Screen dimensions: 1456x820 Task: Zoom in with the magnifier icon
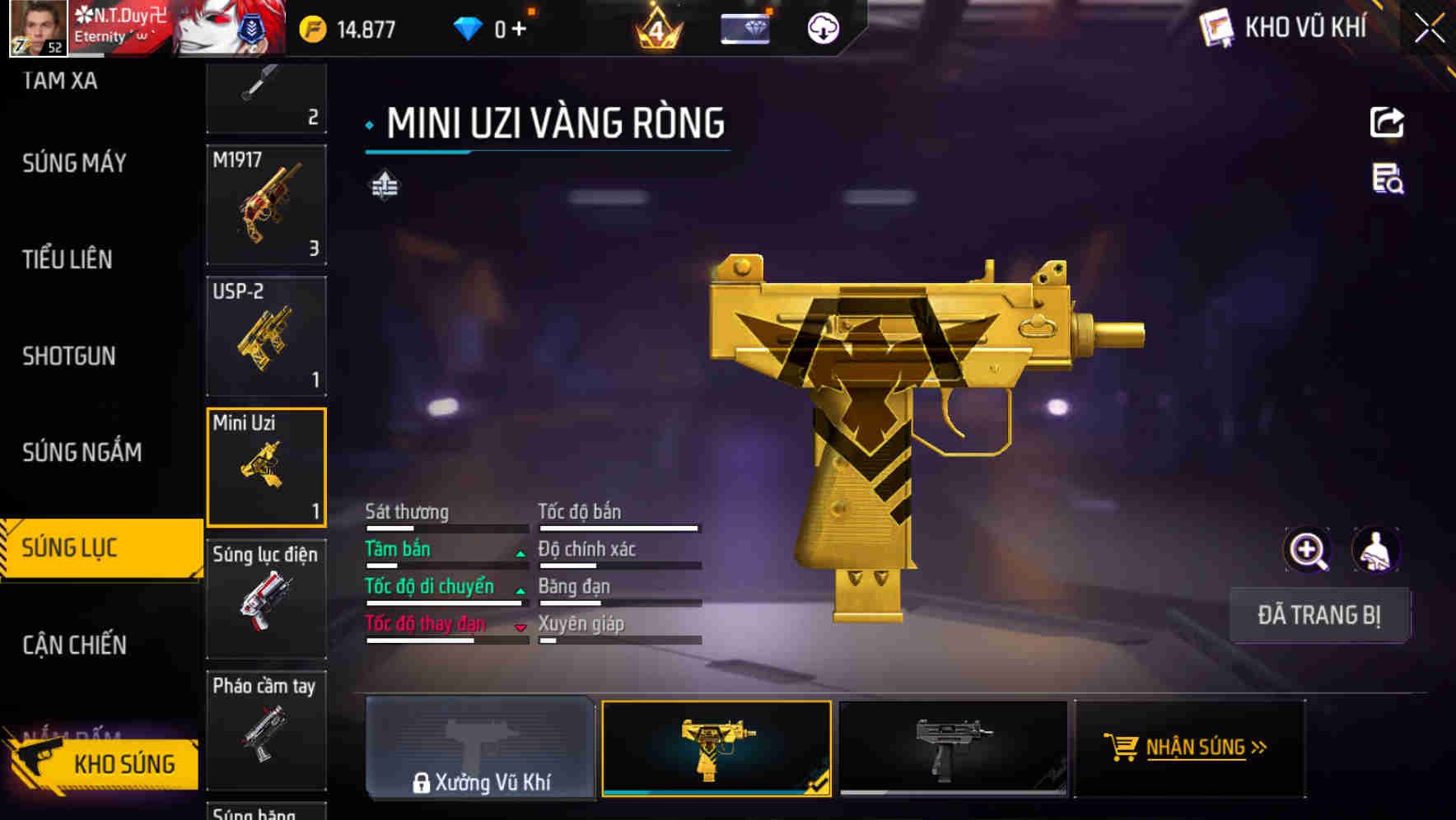click(1307, 550)
